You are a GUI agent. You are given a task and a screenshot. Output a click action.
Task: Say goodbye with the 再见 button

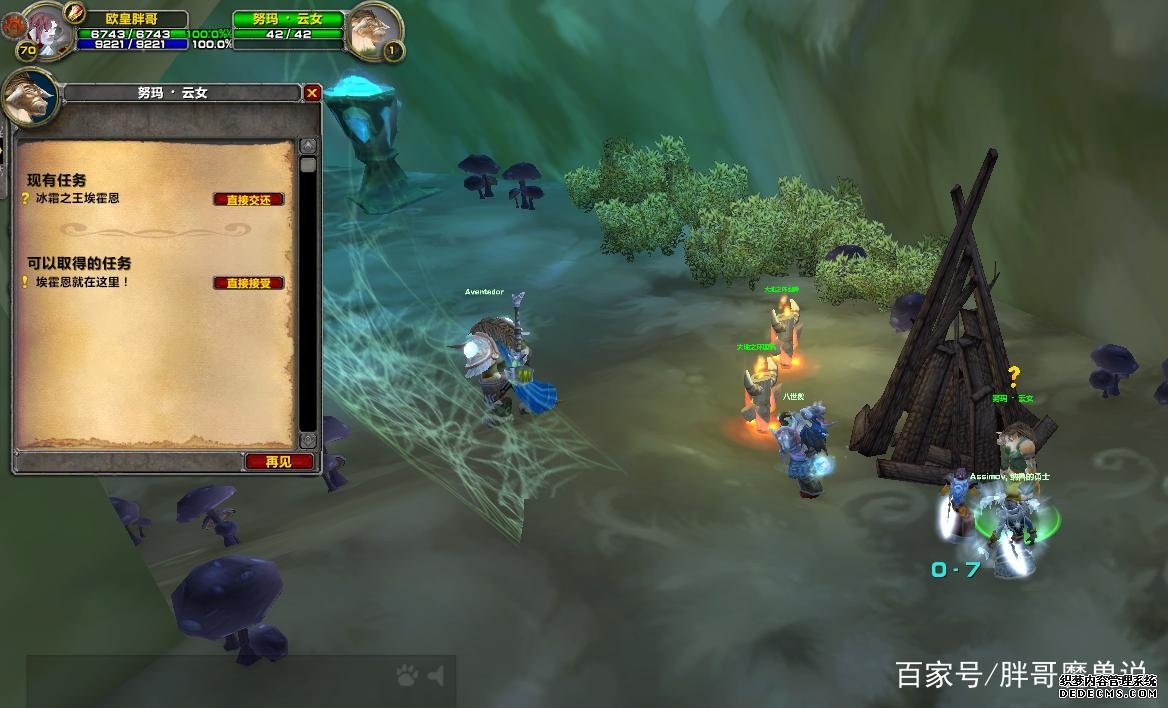279,462
